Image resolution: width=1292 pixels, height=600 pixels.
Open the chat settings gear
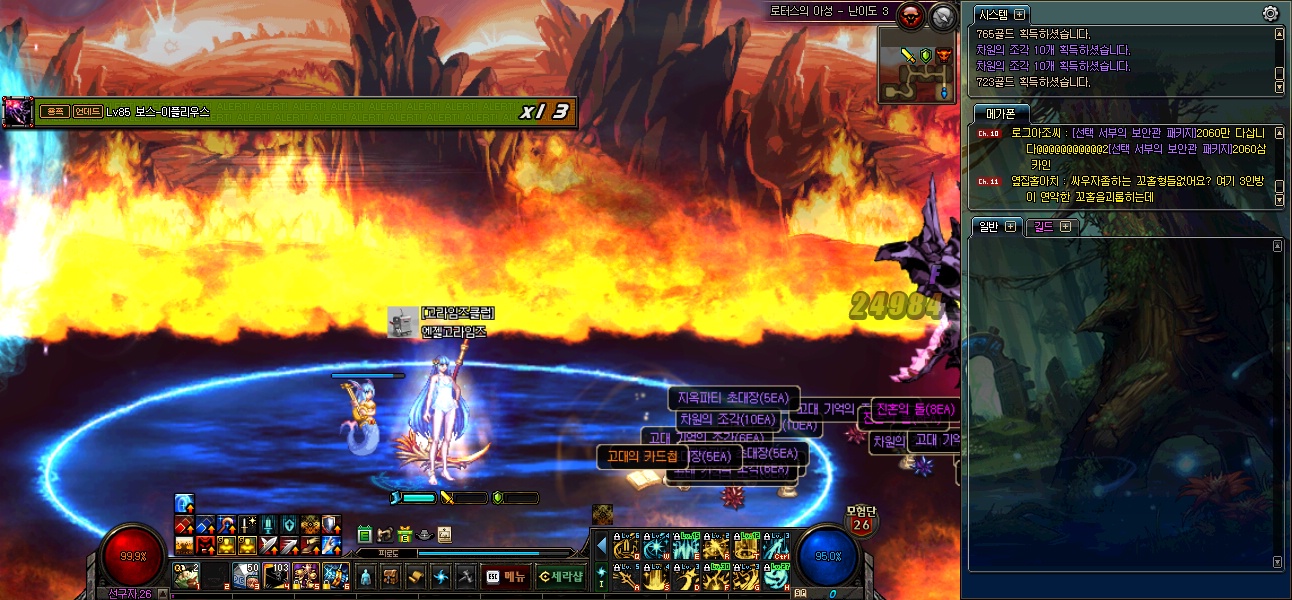(1270, 13)
